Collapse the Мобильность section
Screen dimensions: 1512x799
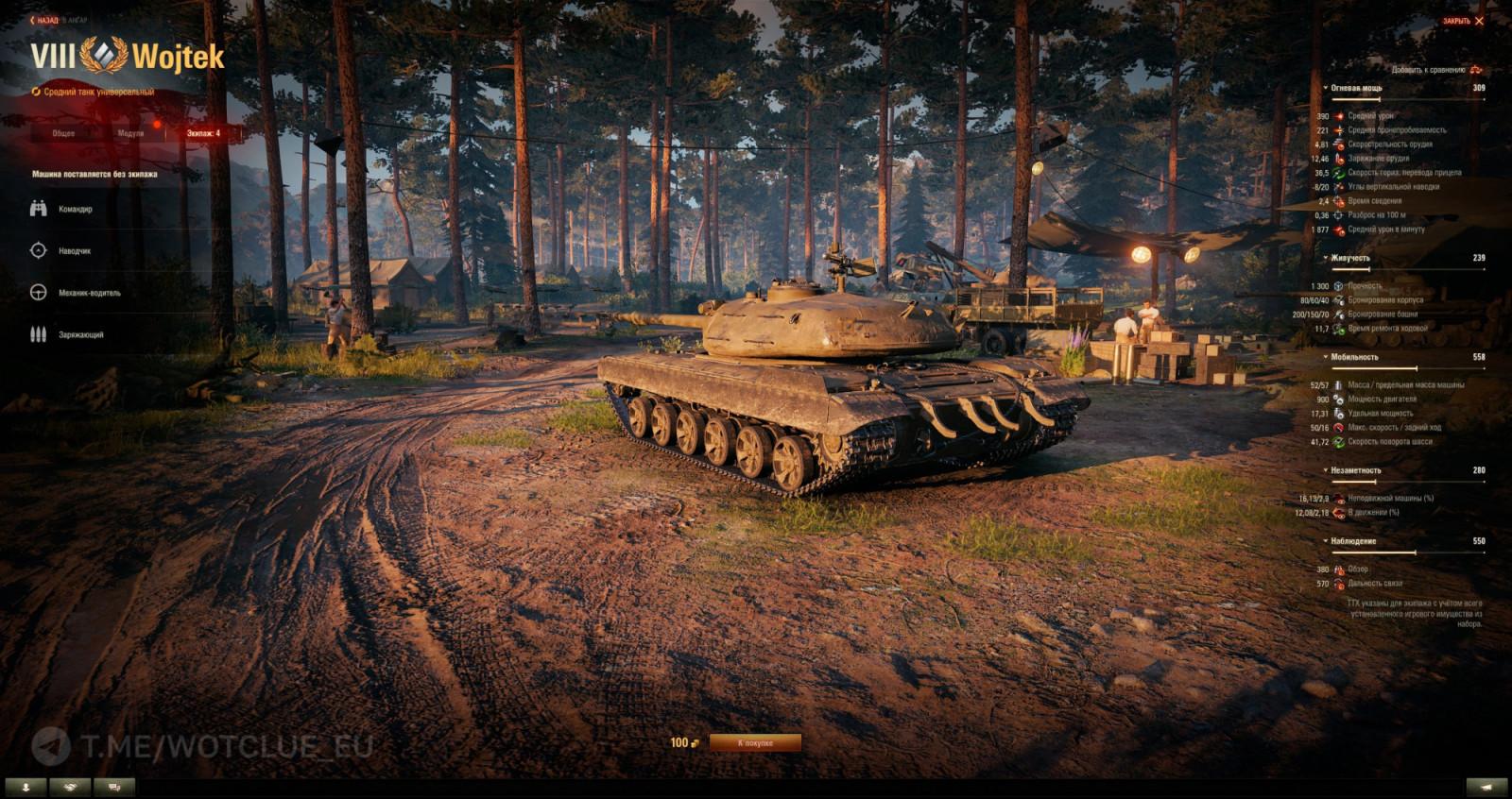(x=1326, y=357)
